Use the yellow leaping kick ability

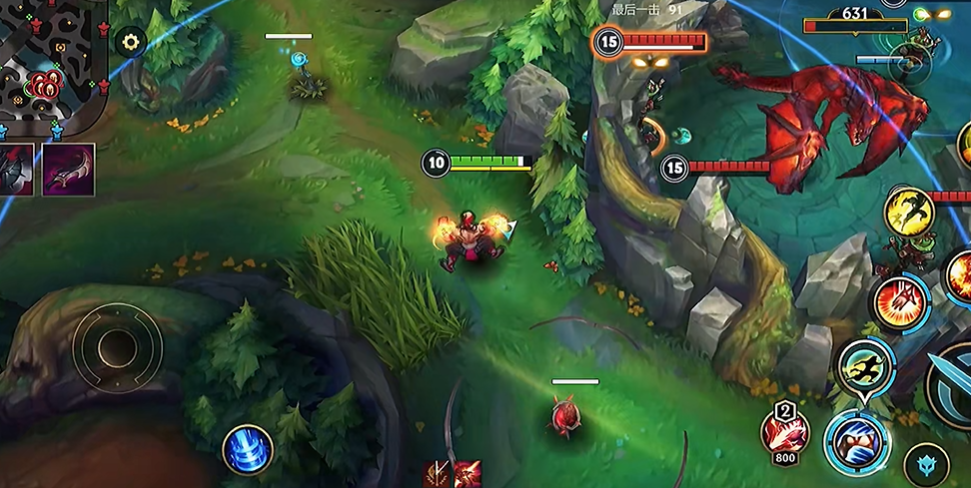[909, 213]
